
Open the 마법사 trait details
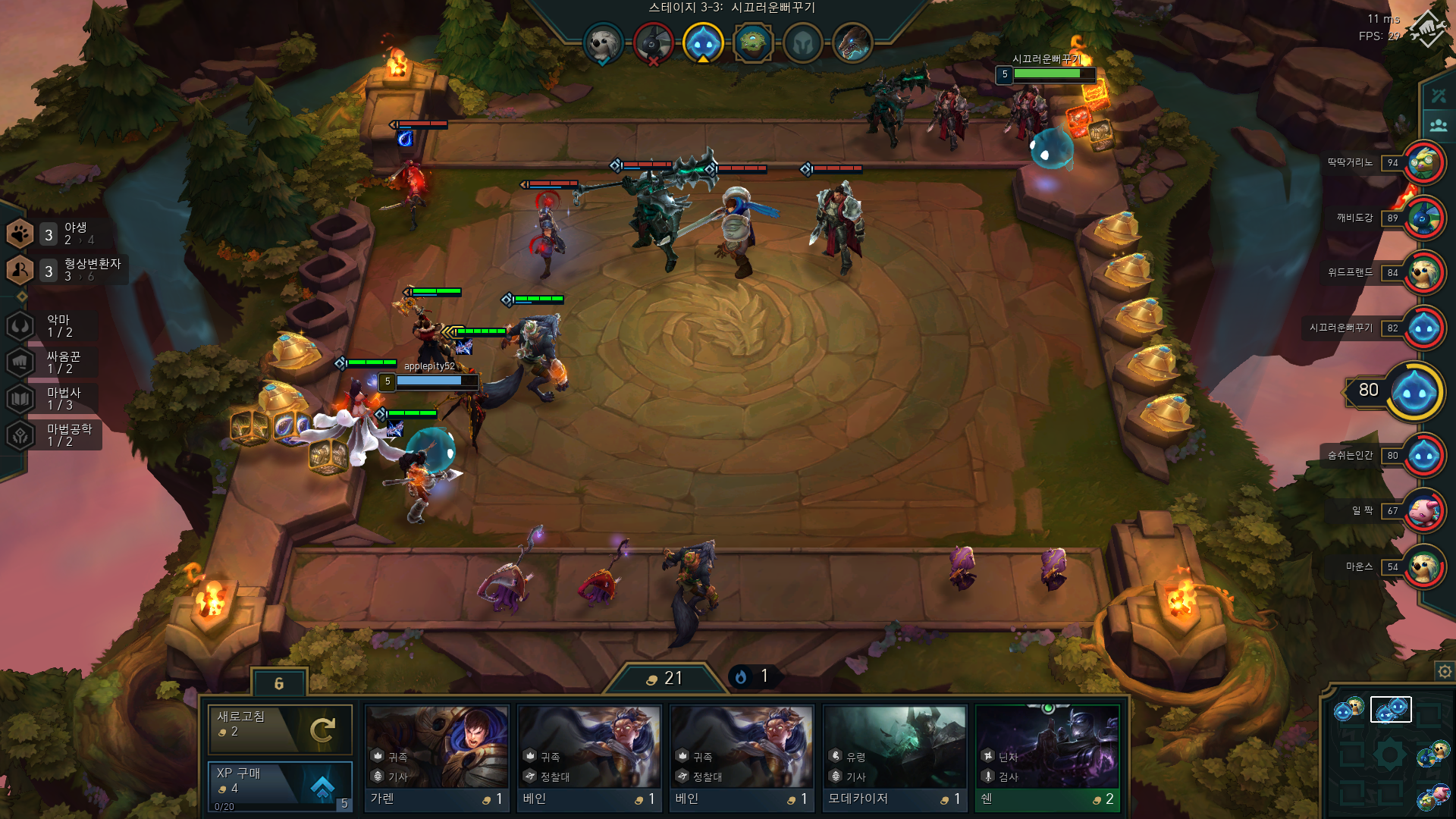(53, 399)
